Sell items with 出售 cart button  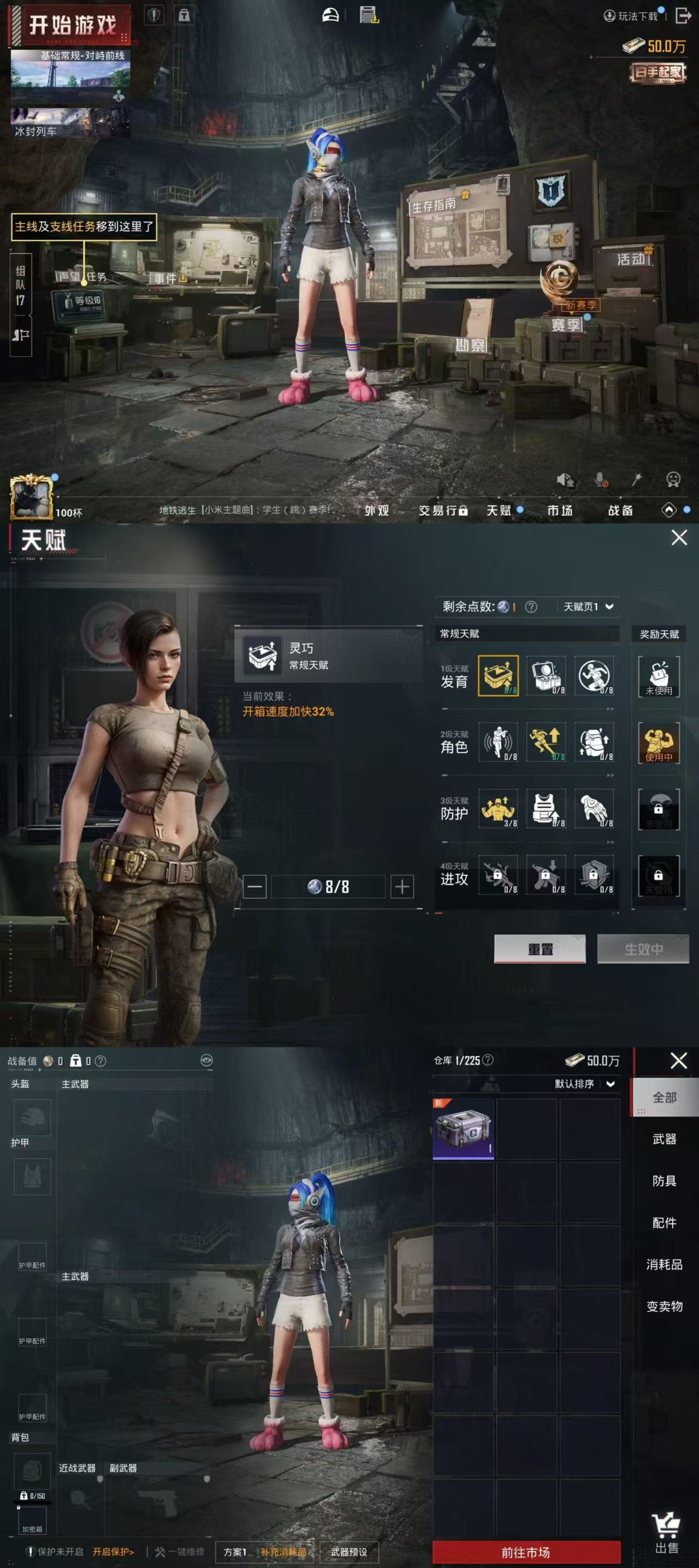(x=666, y=1533)
